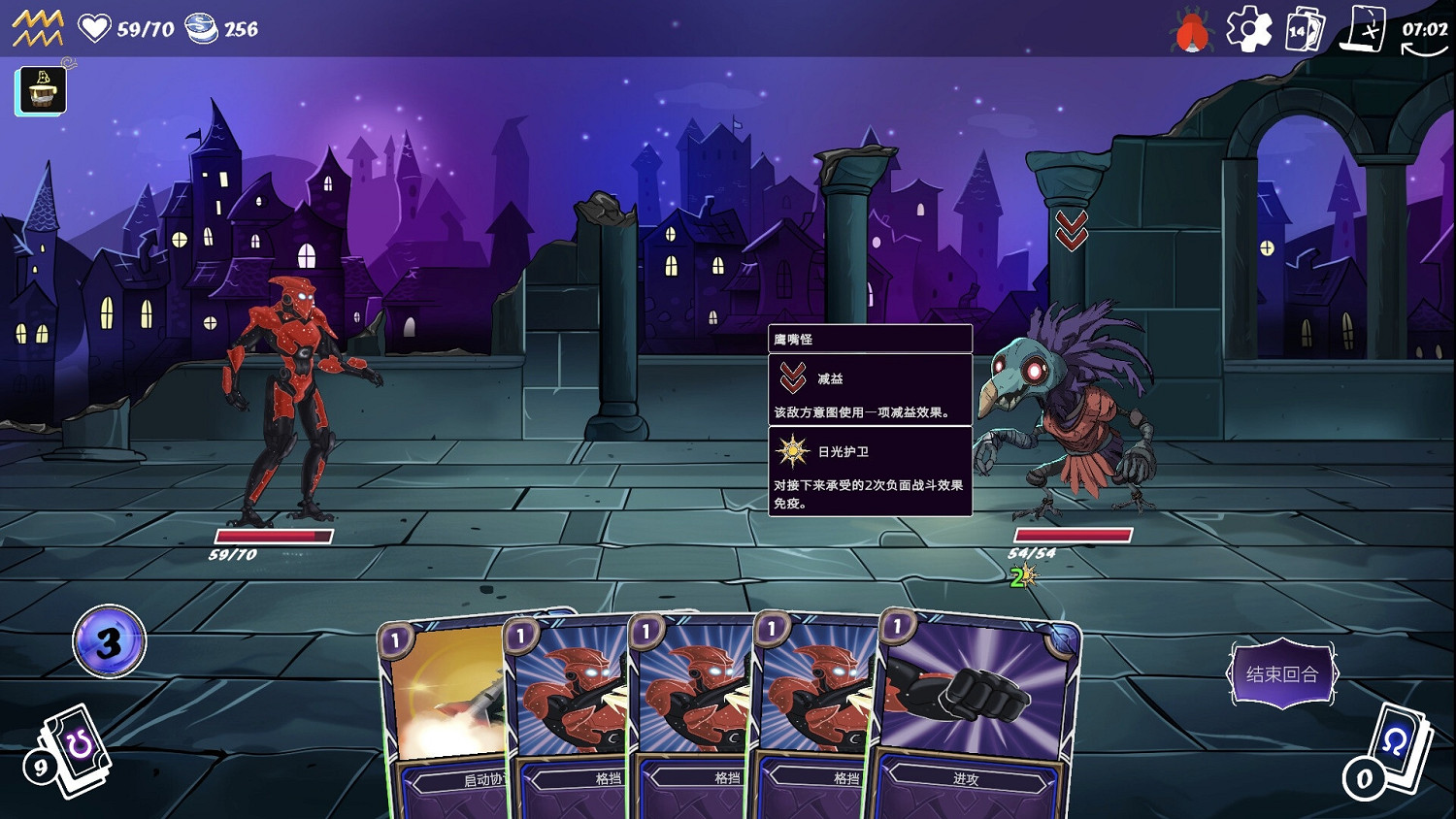Click the enemy health bar showing 54/54

(1073, 534)
